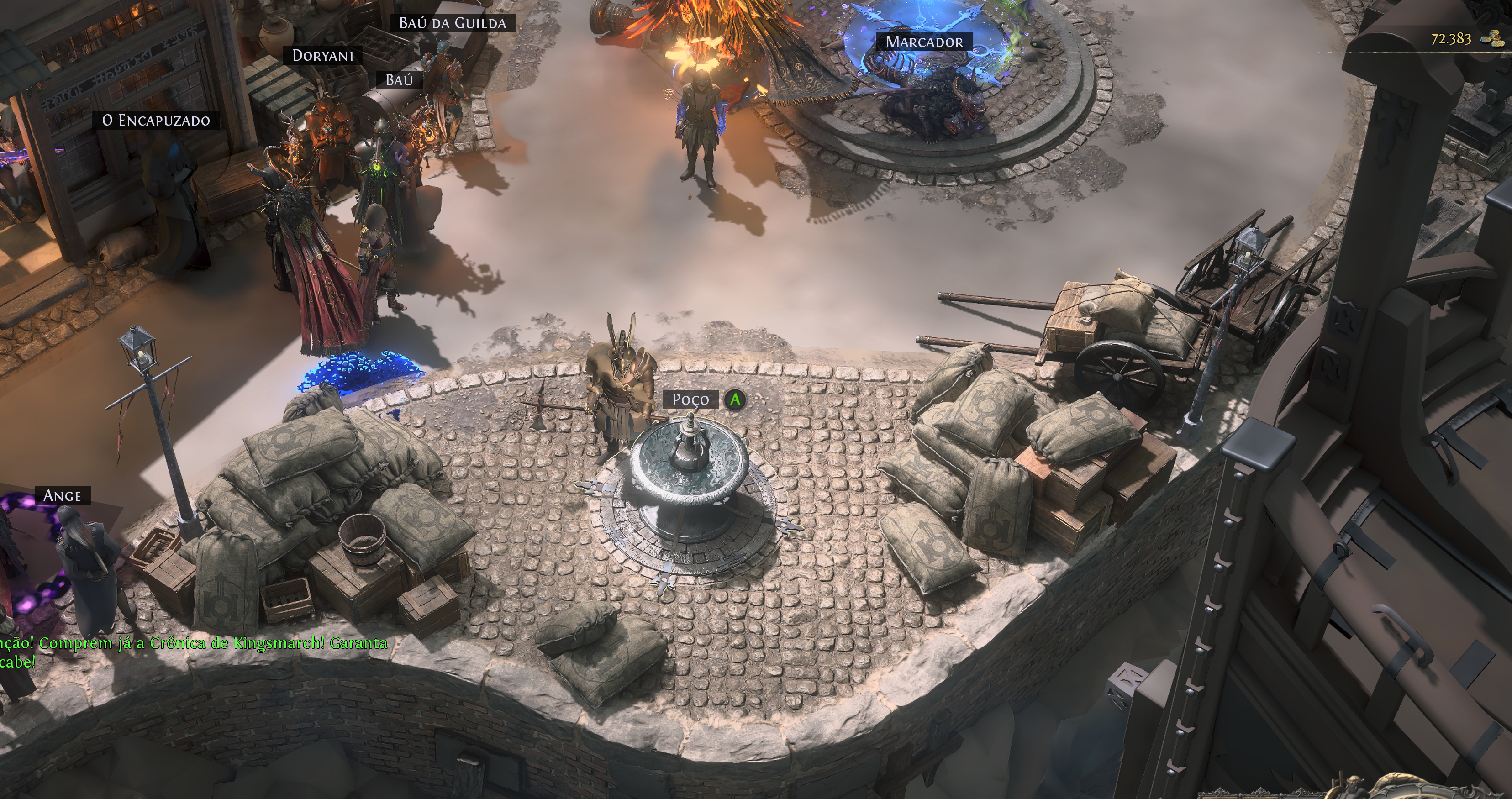Screen dimensions: 1512x799
Task: Select the Ange name label
Action: click(x=62, y=496)
